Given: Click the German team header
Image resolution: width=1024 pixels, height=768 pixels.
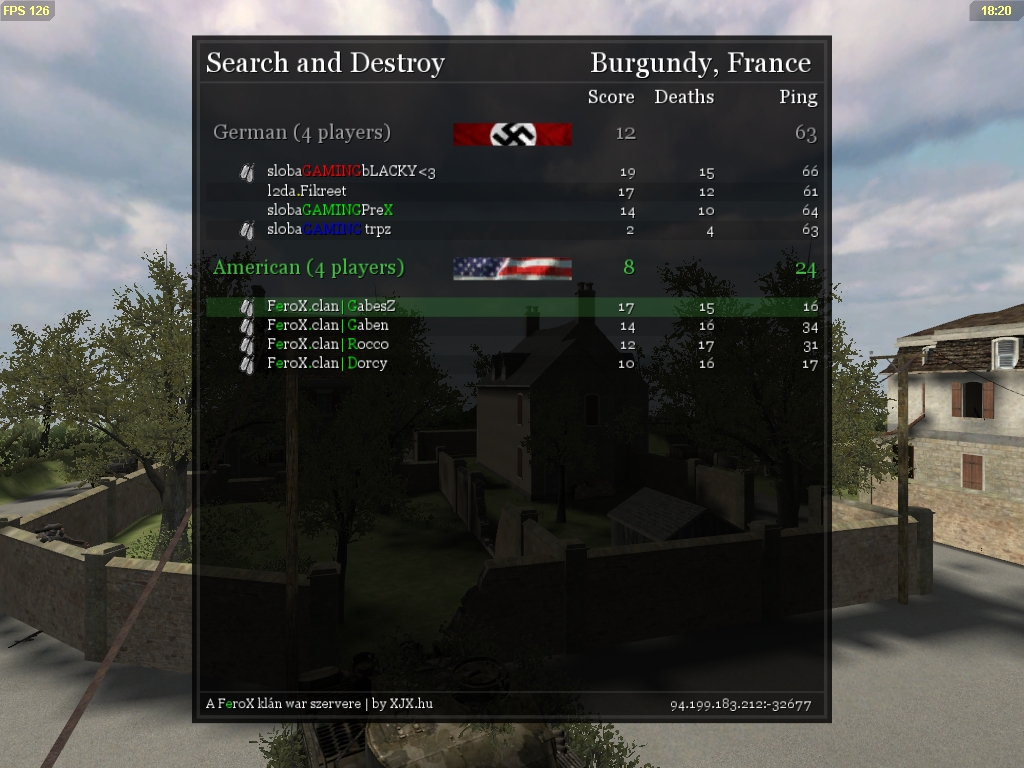Looking at the screenshot, I should tap(302, 133).
